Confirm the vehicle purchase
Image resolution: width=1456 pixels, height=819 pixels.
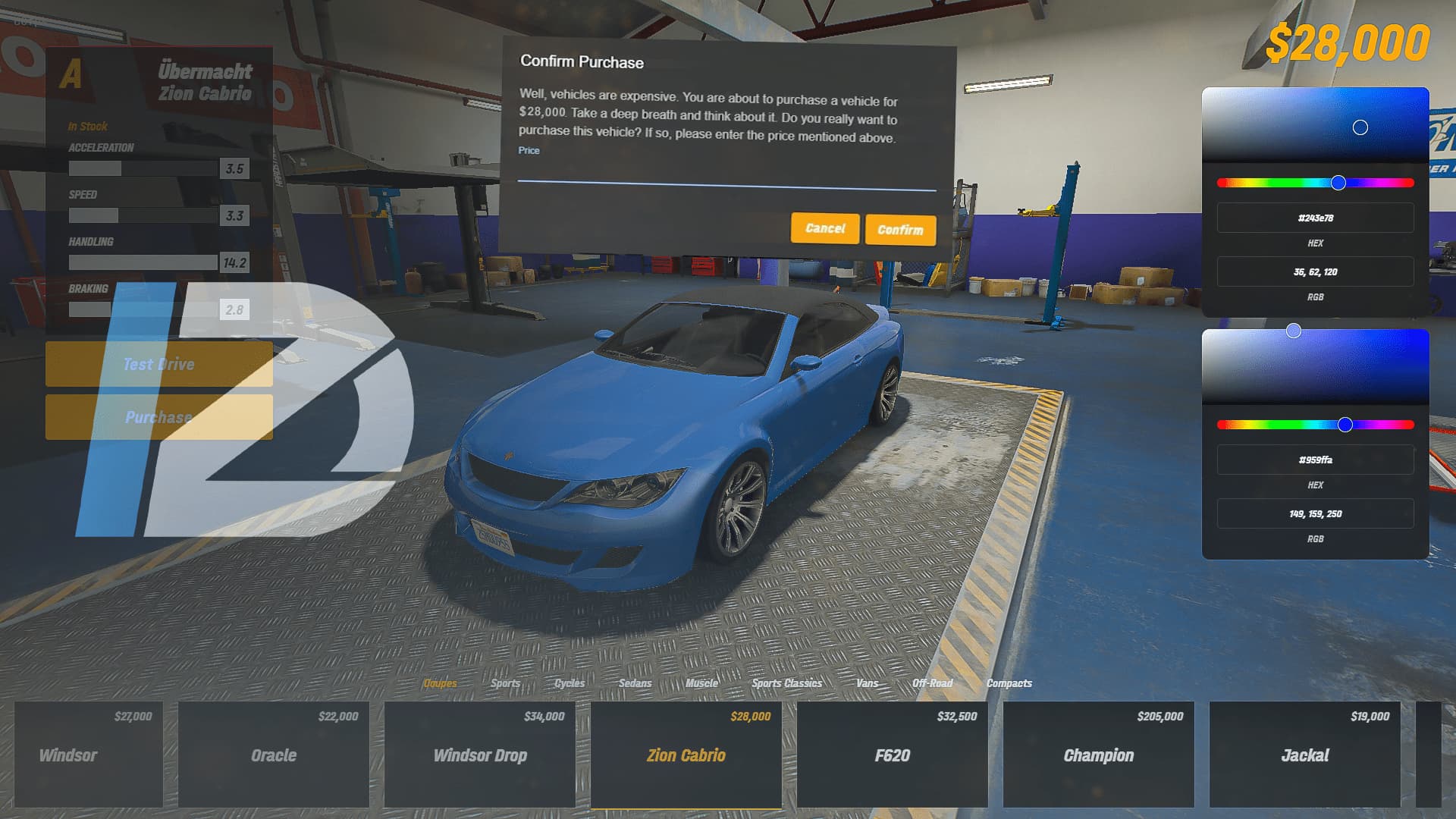click(900, 230)
